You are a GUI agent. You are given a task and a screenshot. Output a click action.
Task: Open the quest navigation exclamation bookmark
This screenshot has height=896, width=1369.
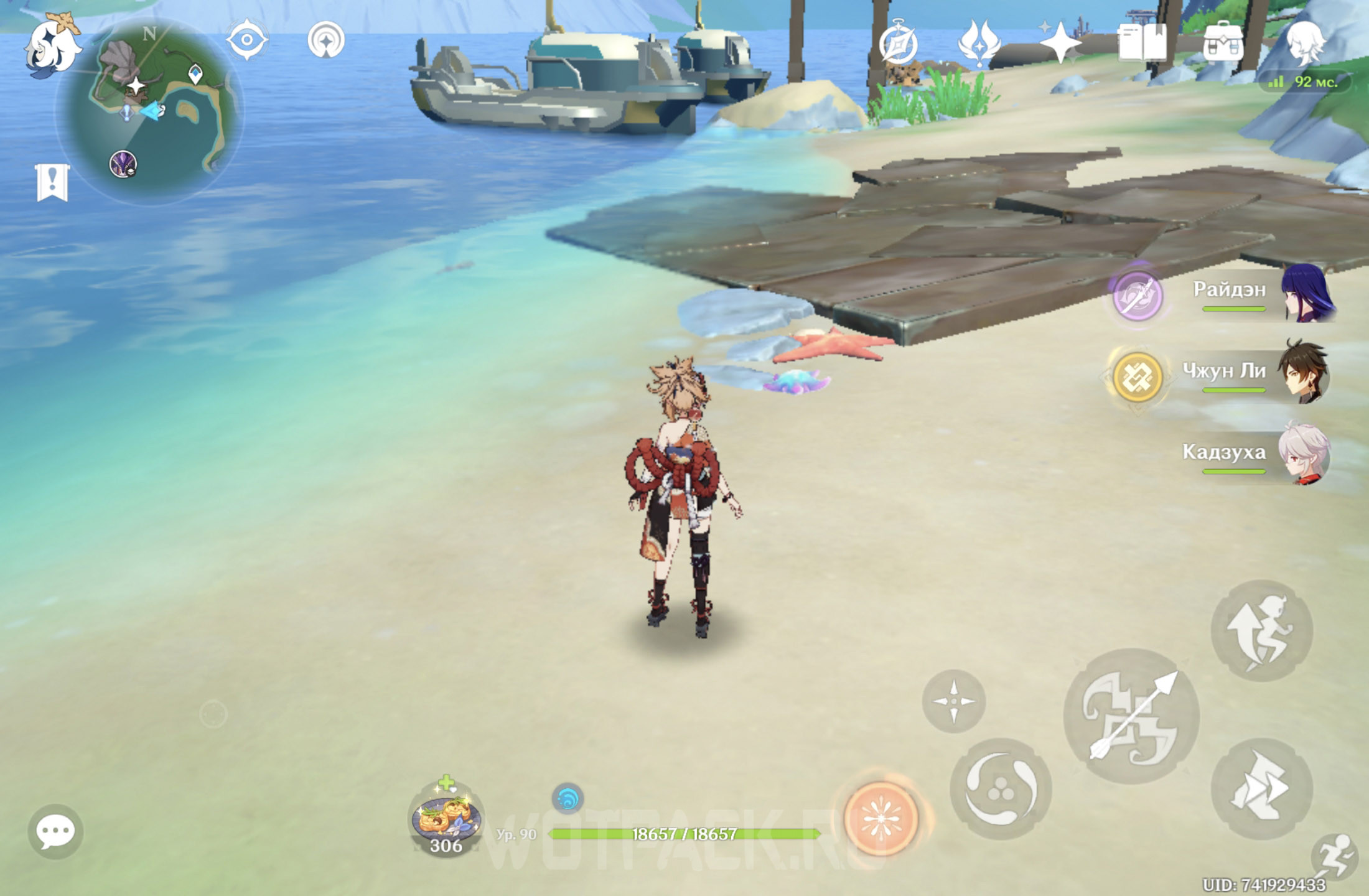pos(52,182)
